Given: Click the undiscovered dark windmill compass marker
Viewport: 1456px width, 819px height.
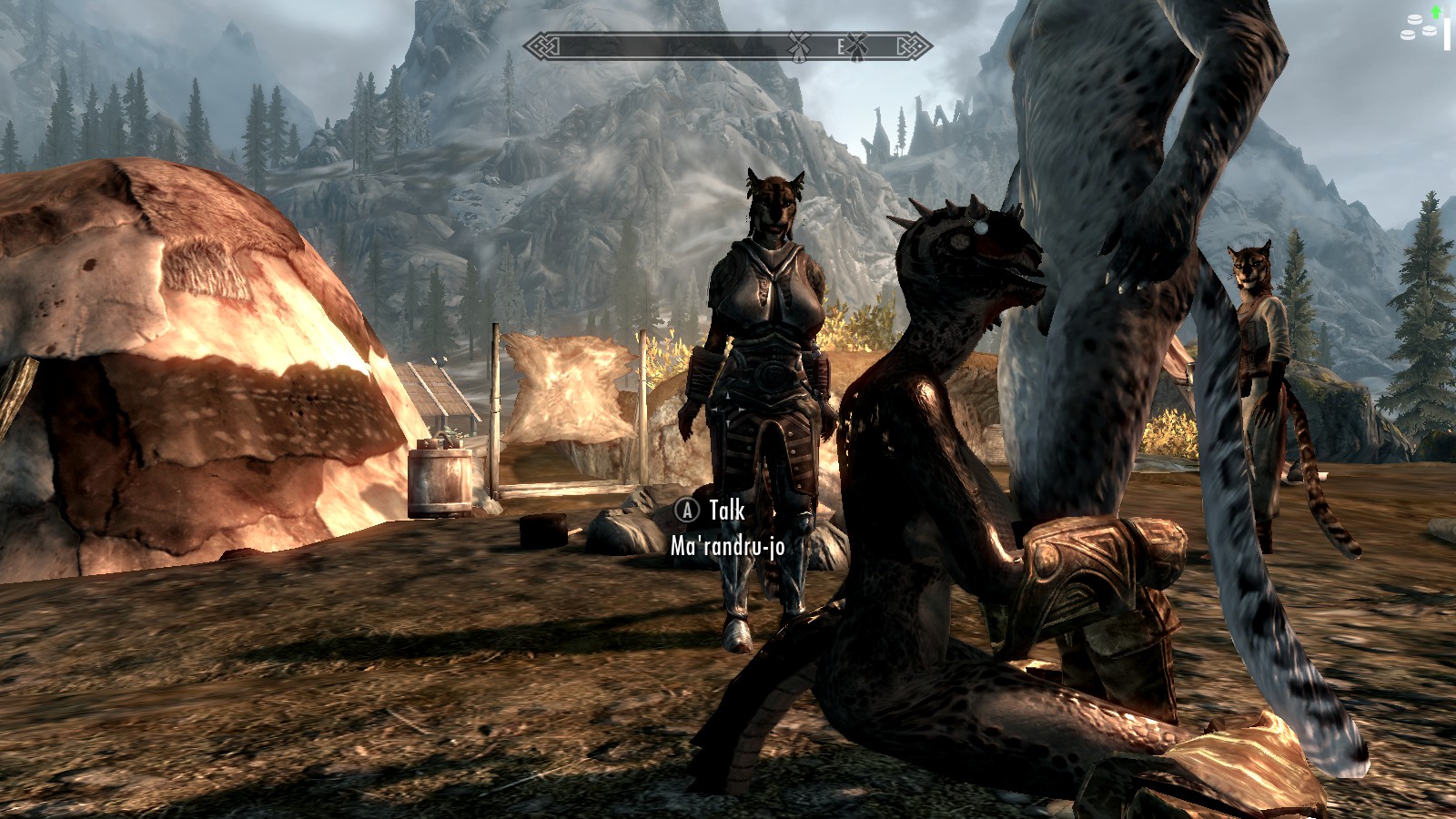Looking at the screenshot, I should click(x=856, y=45).
